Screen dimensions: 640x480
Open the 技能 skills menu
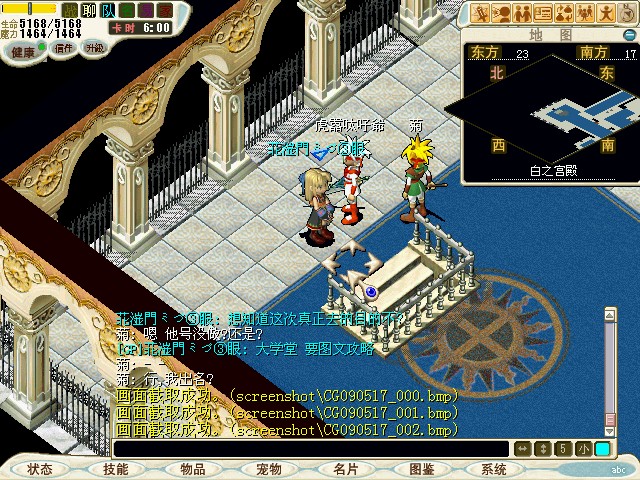pyautogui.click(x=115, y=468)
